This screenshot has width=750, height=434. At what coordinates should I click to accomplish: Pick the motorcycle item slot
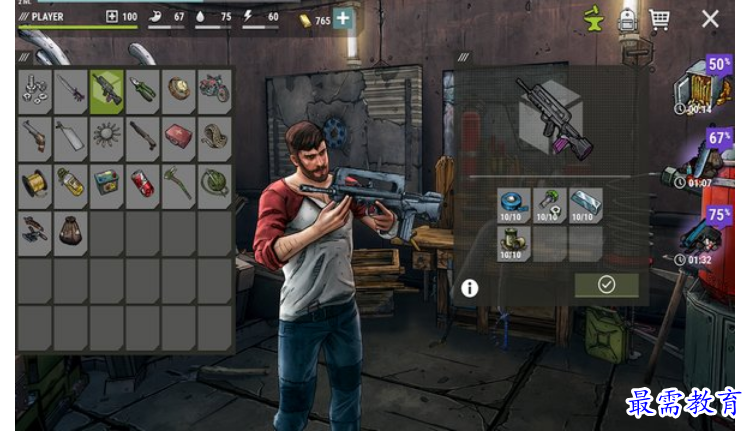(214, 89)
